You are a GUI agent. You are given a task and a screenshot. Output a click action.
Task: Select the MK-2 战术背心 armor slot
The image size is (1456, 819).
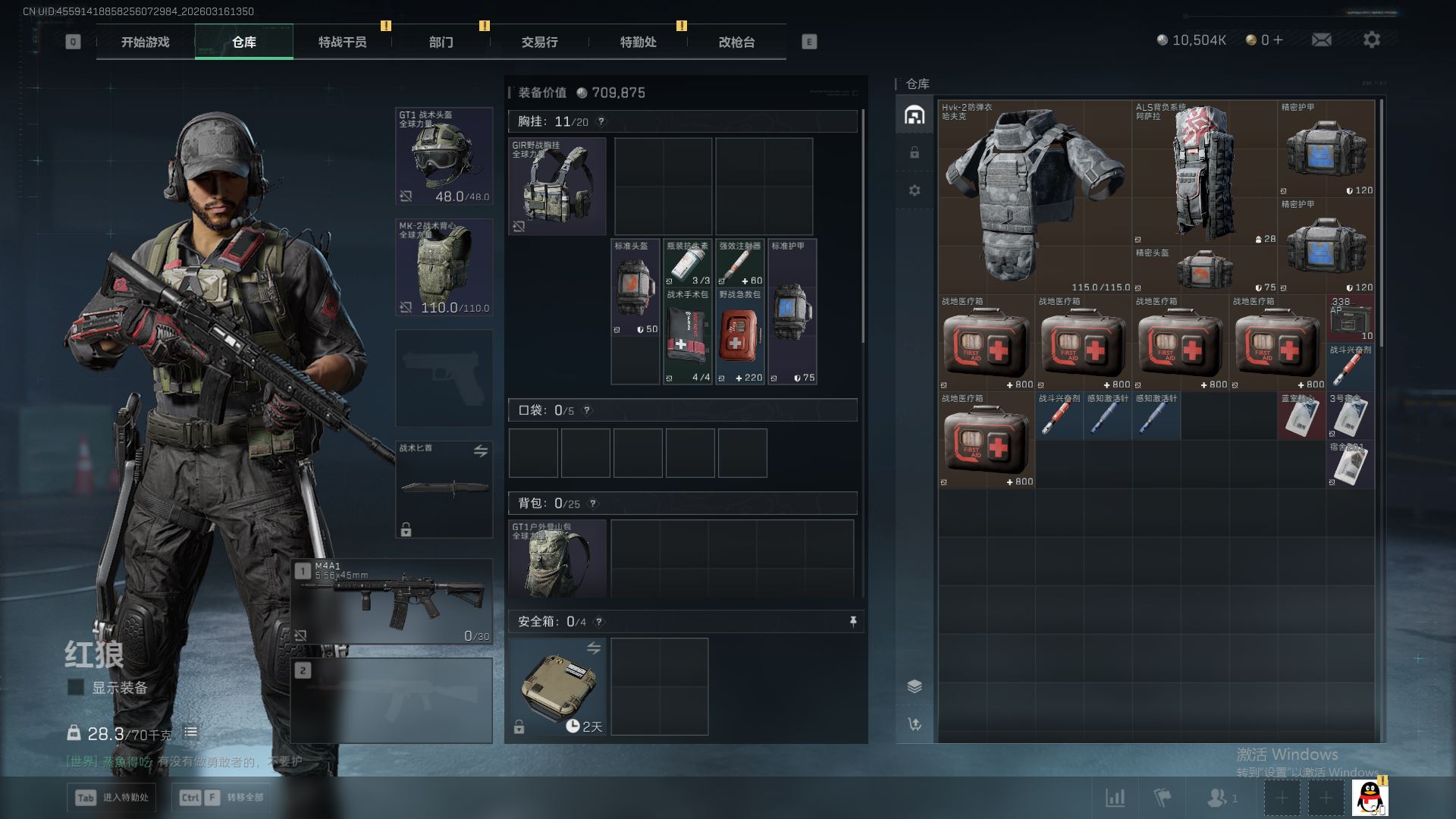pyautogui.click(x=444, y=267)
